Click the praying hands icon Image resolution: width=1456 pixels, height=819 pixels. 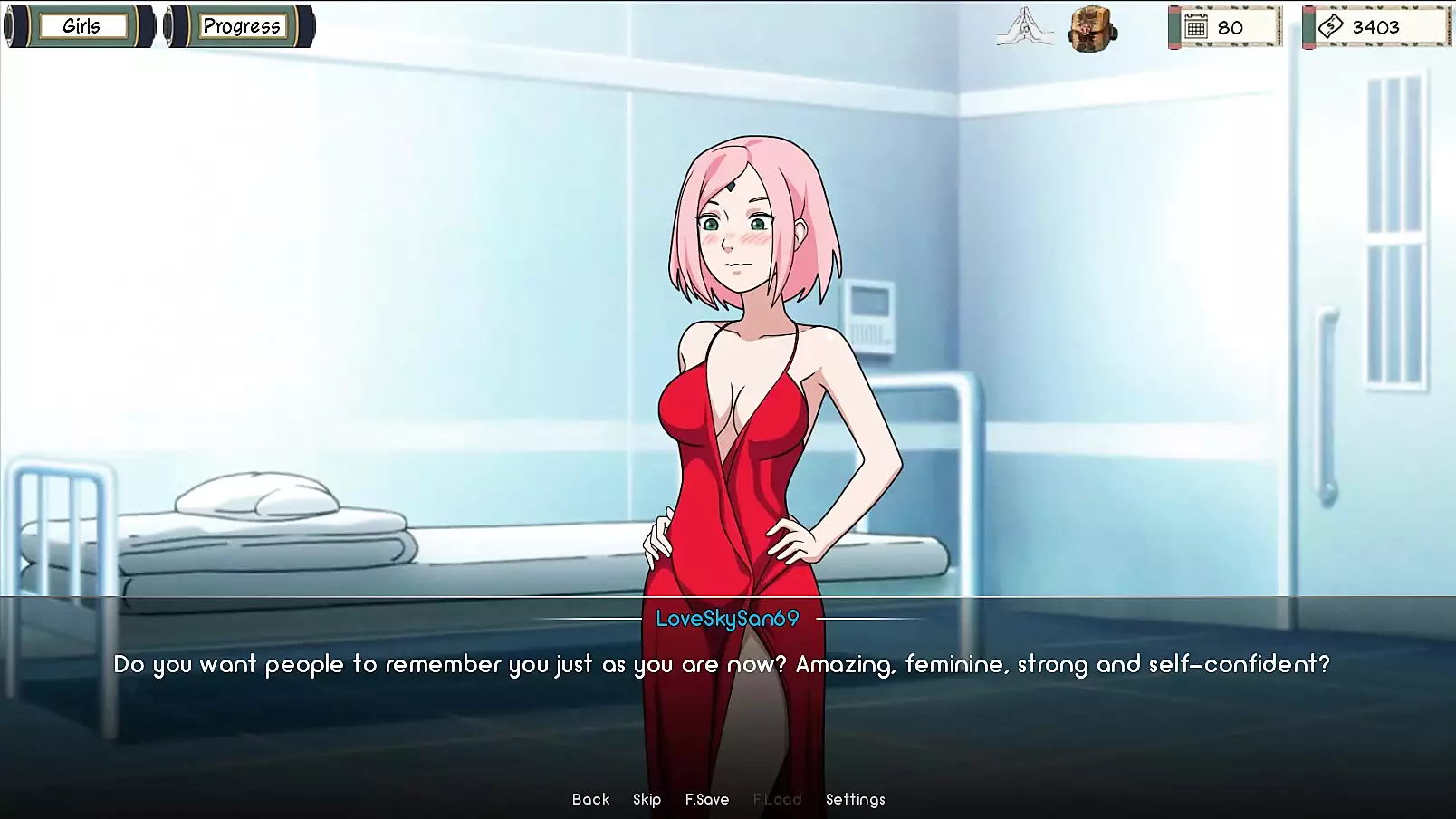[x=1024, y=27]
